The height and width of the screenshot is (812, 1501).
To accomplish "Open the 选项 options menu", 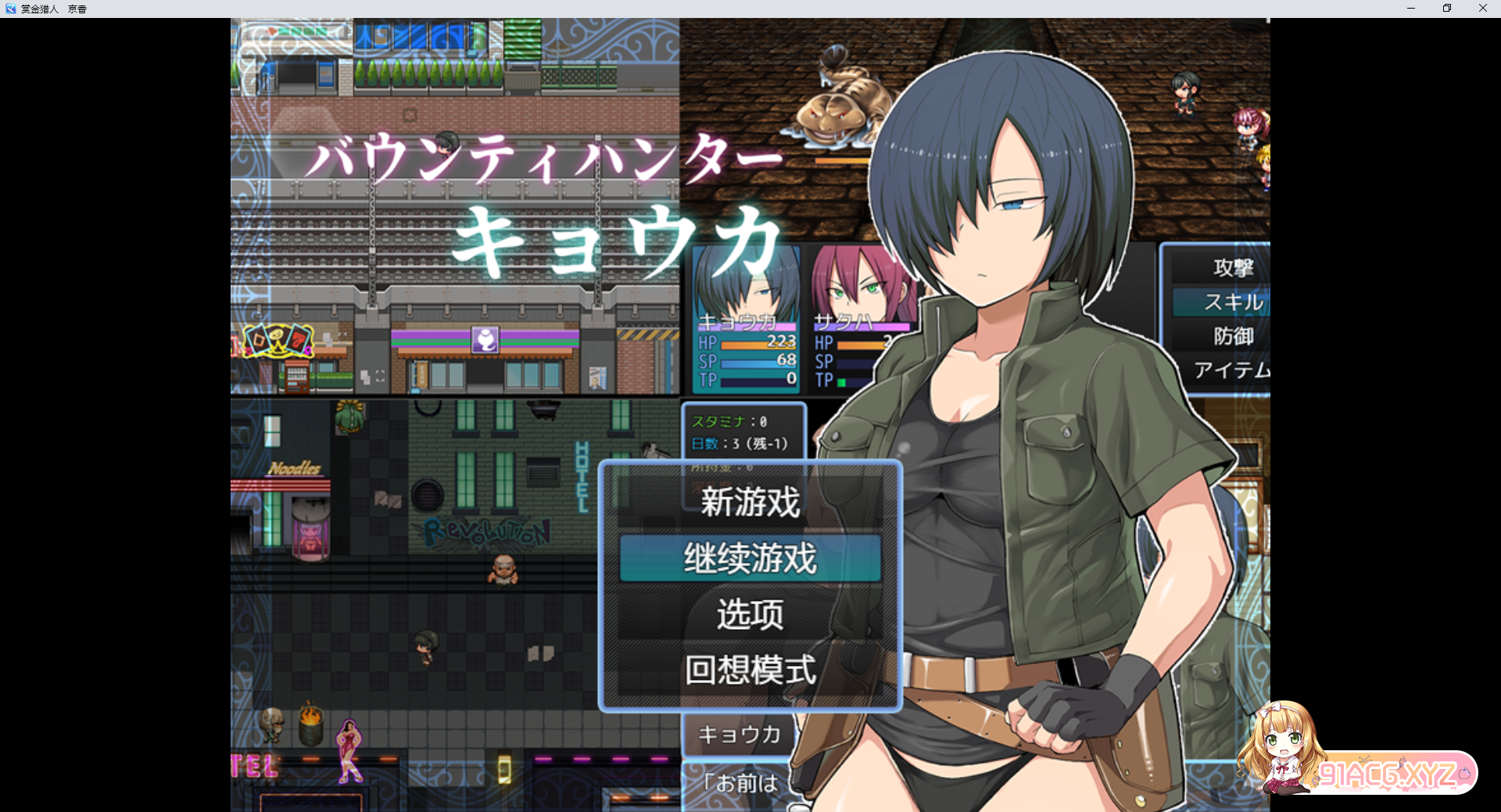I will (x=750, y=614).
